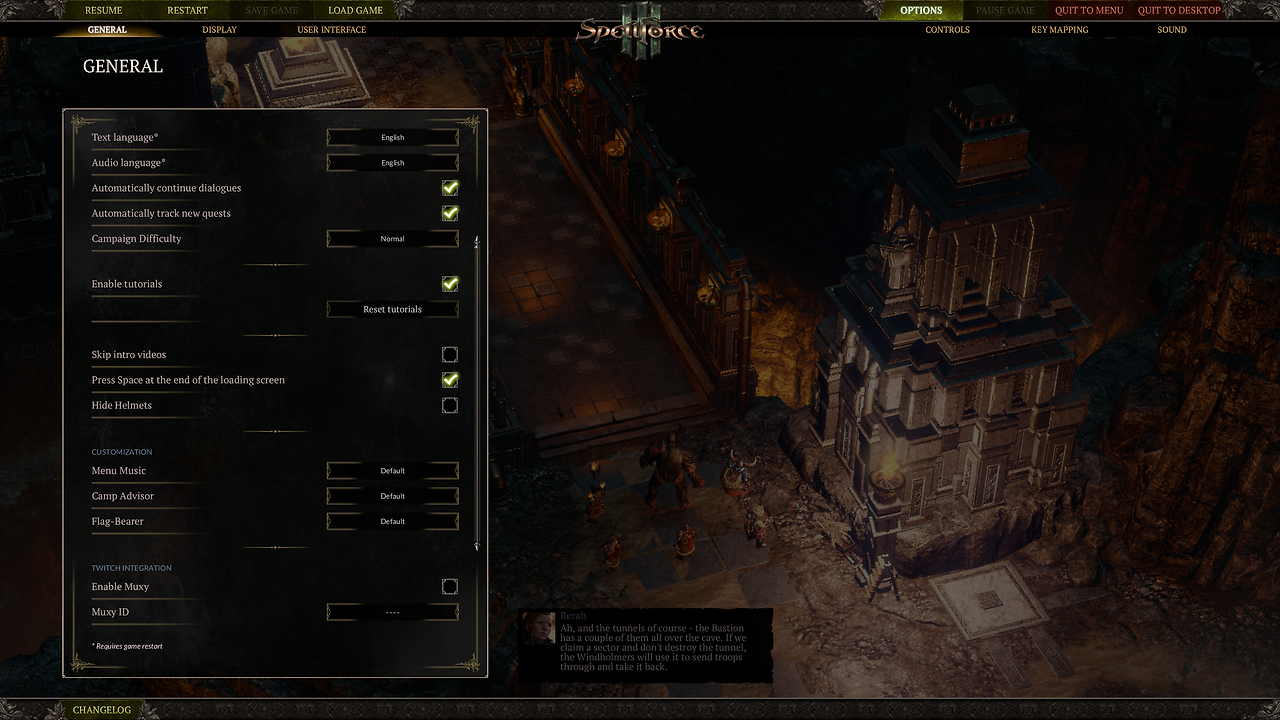
Task: Switch to the Display tab
Action: click(220, 30)
